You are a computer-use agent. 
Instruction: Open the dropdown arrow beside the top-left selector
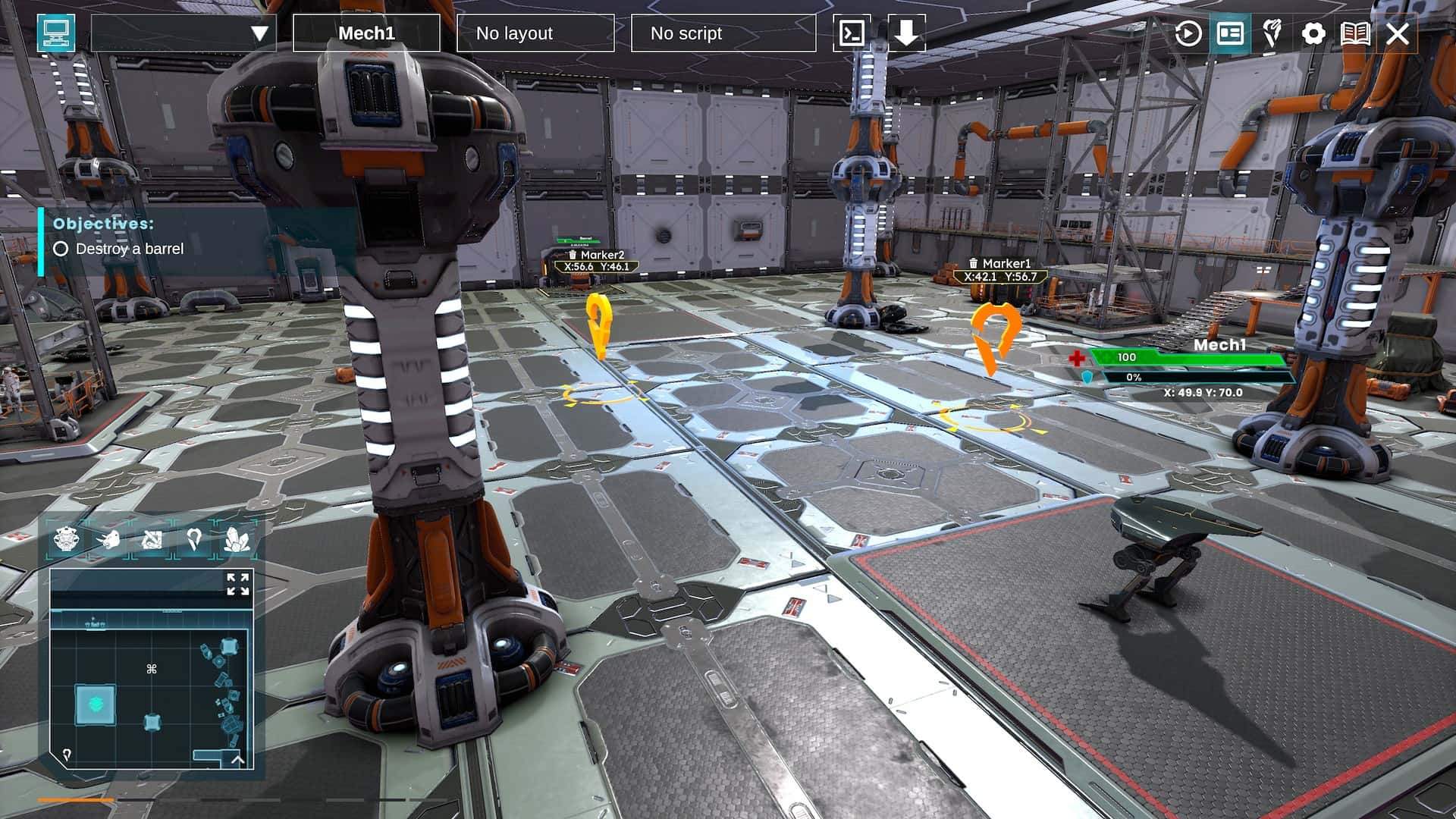pos(259,33)
